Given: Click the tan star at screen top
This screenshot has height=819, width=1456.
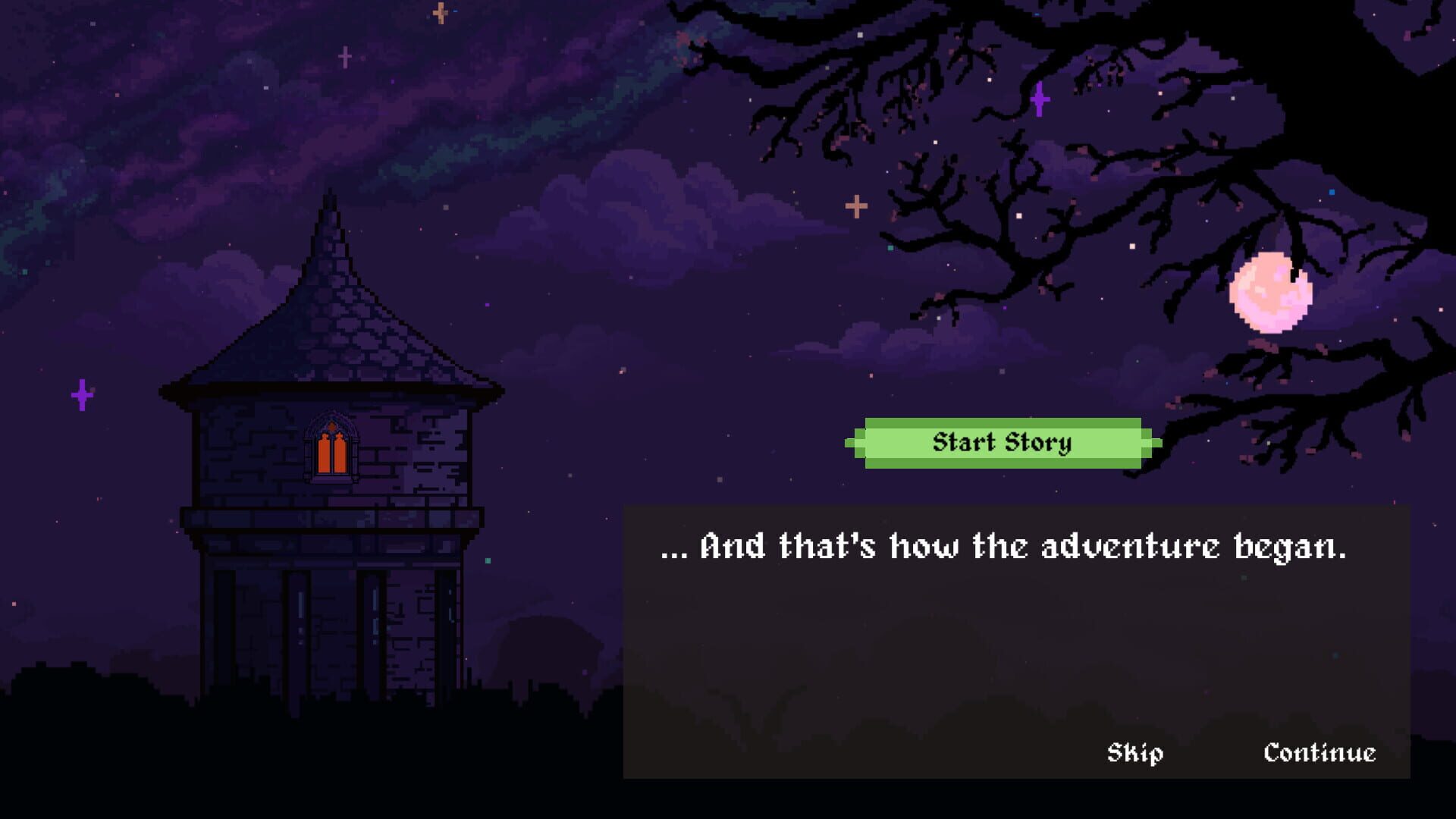Looking at the screenshot, I should tap(438, 14).
